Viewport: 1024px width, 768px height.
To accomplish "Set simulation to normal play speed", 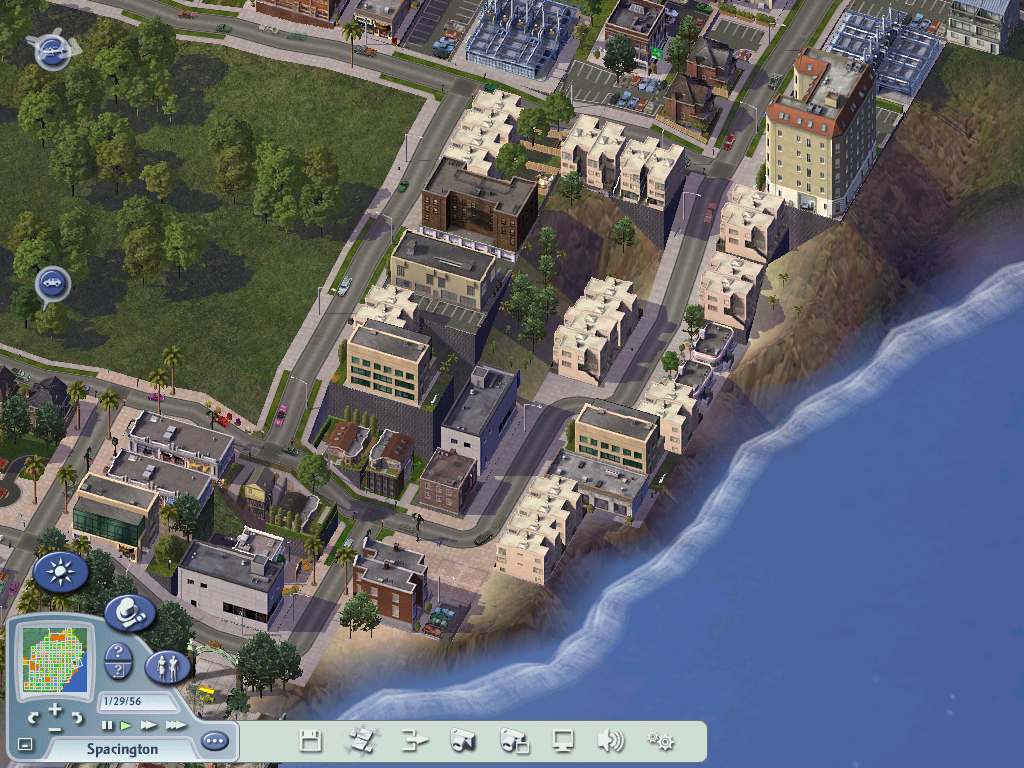I will pyautogui.click(x=126, y=725).
